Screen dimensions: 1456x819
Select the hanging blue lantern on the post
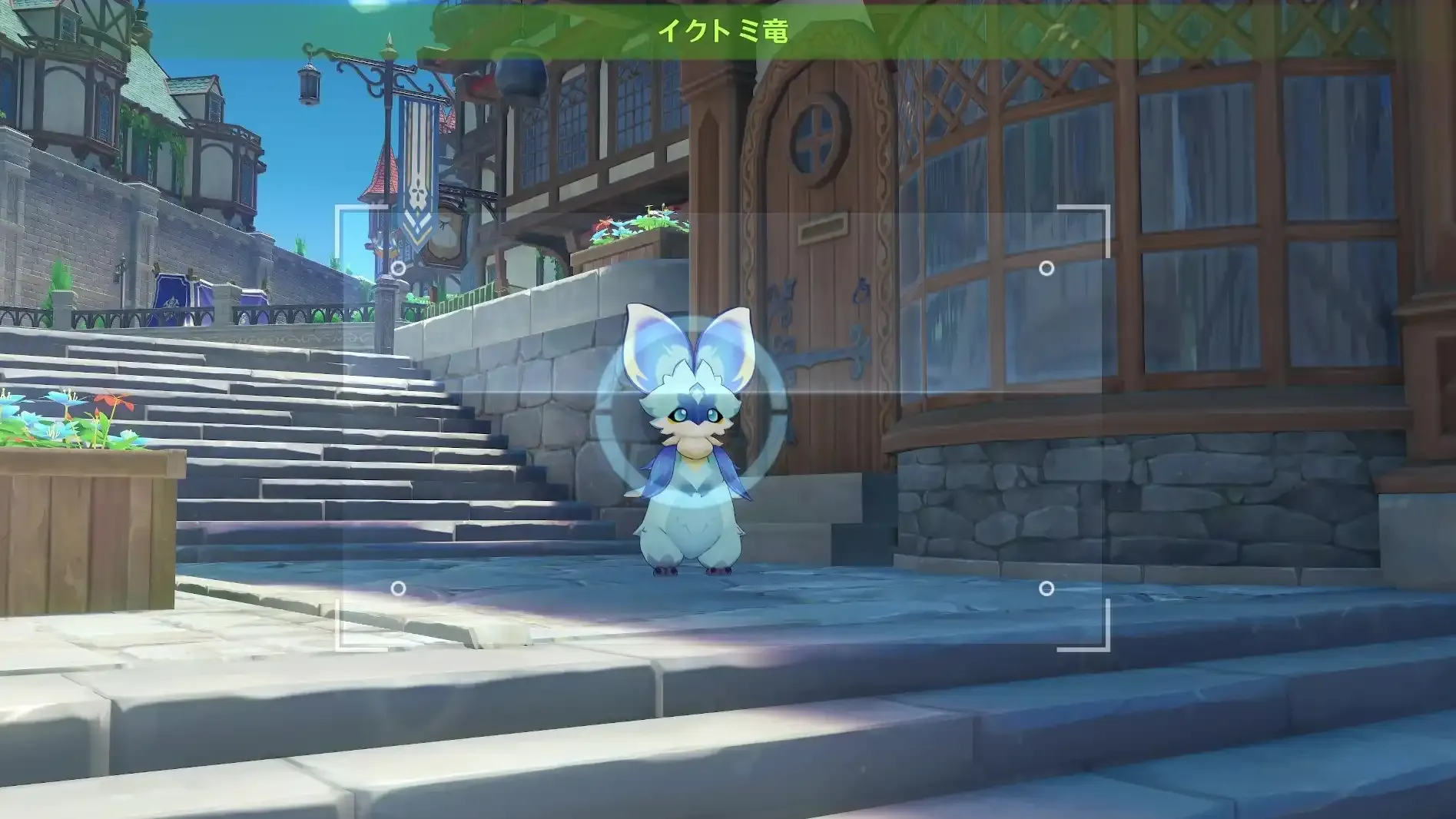click(x=308, y=84)
